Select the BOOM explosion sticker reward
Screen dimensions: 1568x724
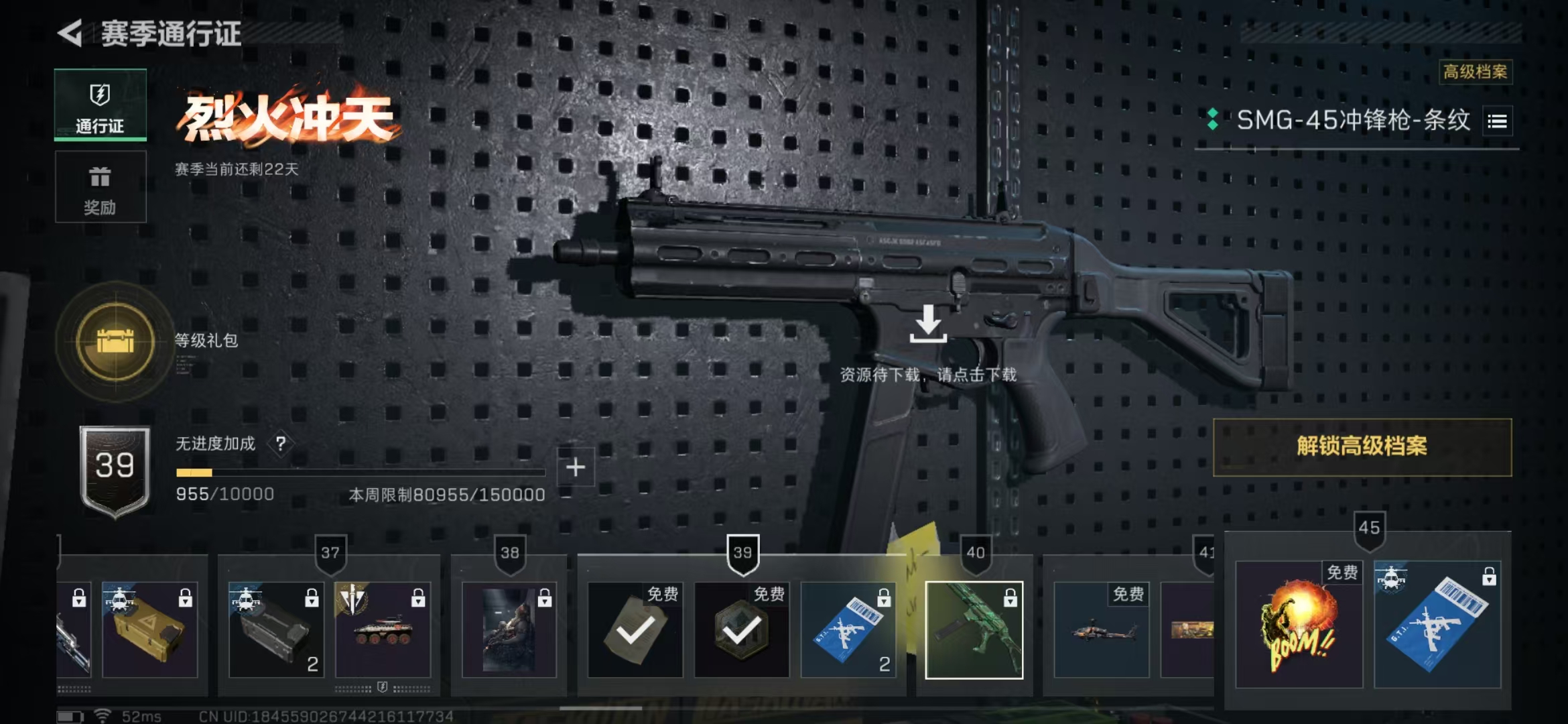point(1299,625)
